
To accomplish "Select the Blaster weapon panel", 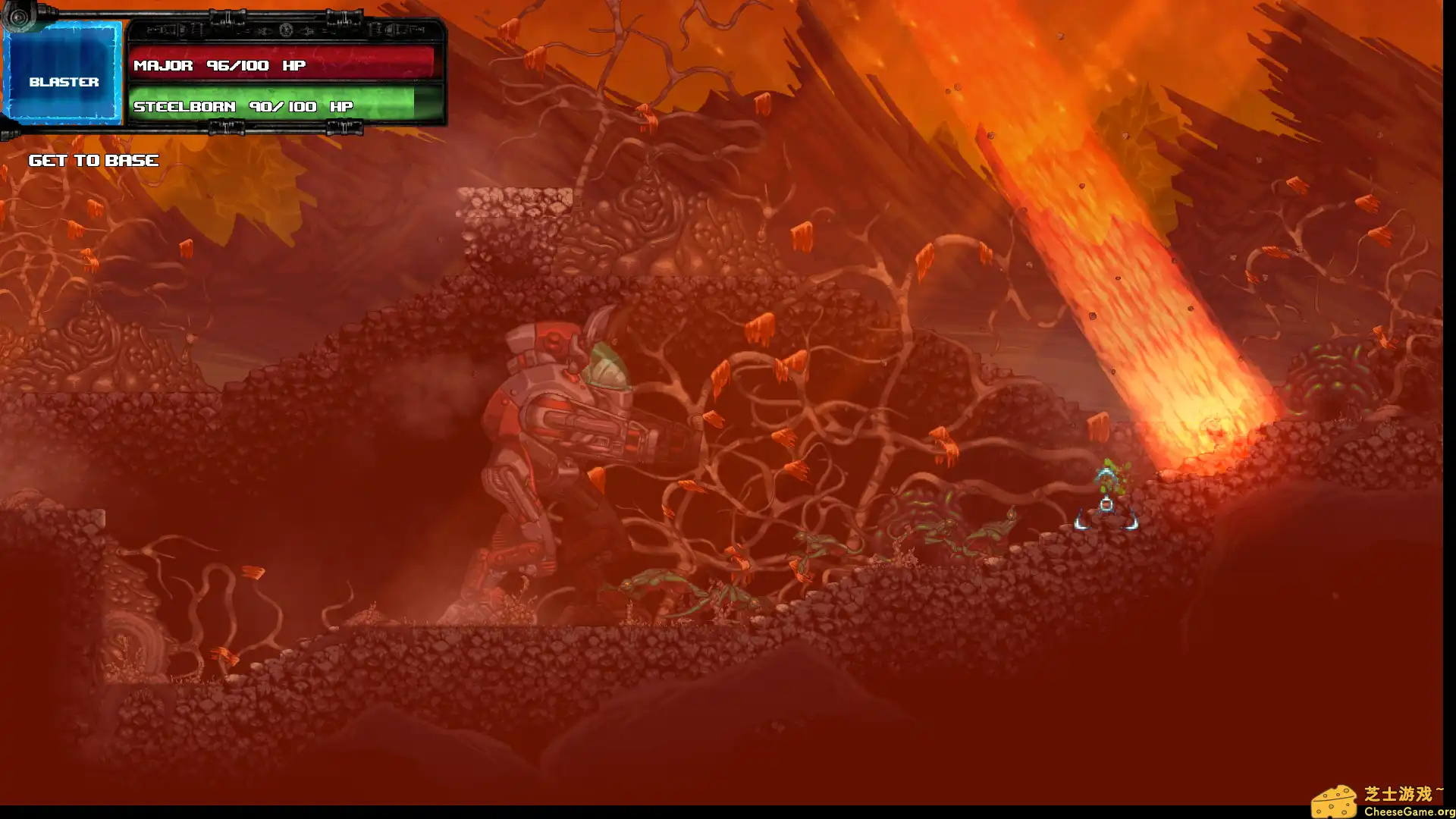I will tap(64, 74).
